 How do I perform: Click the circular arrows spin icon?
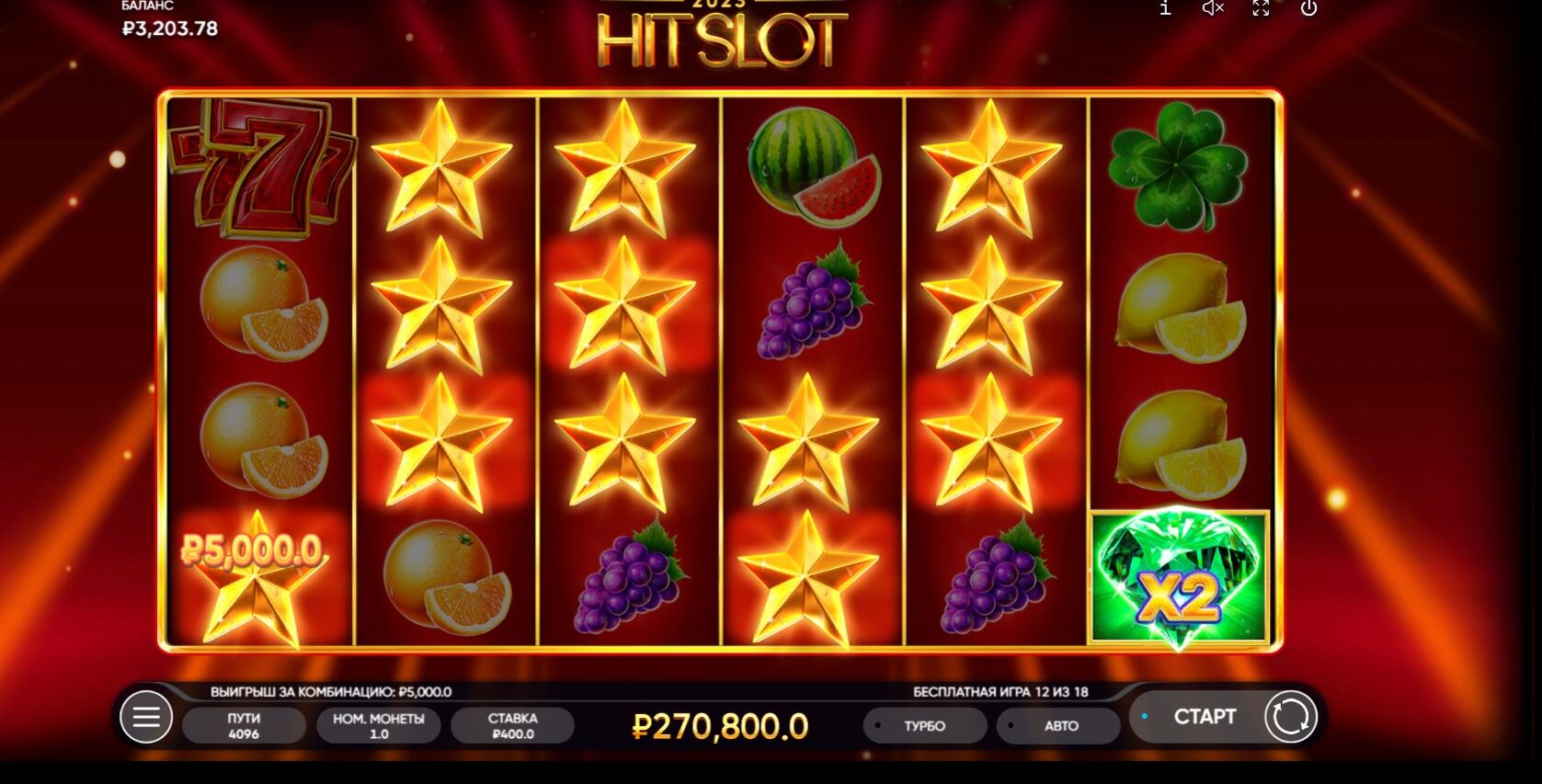tap(1290, 717)
